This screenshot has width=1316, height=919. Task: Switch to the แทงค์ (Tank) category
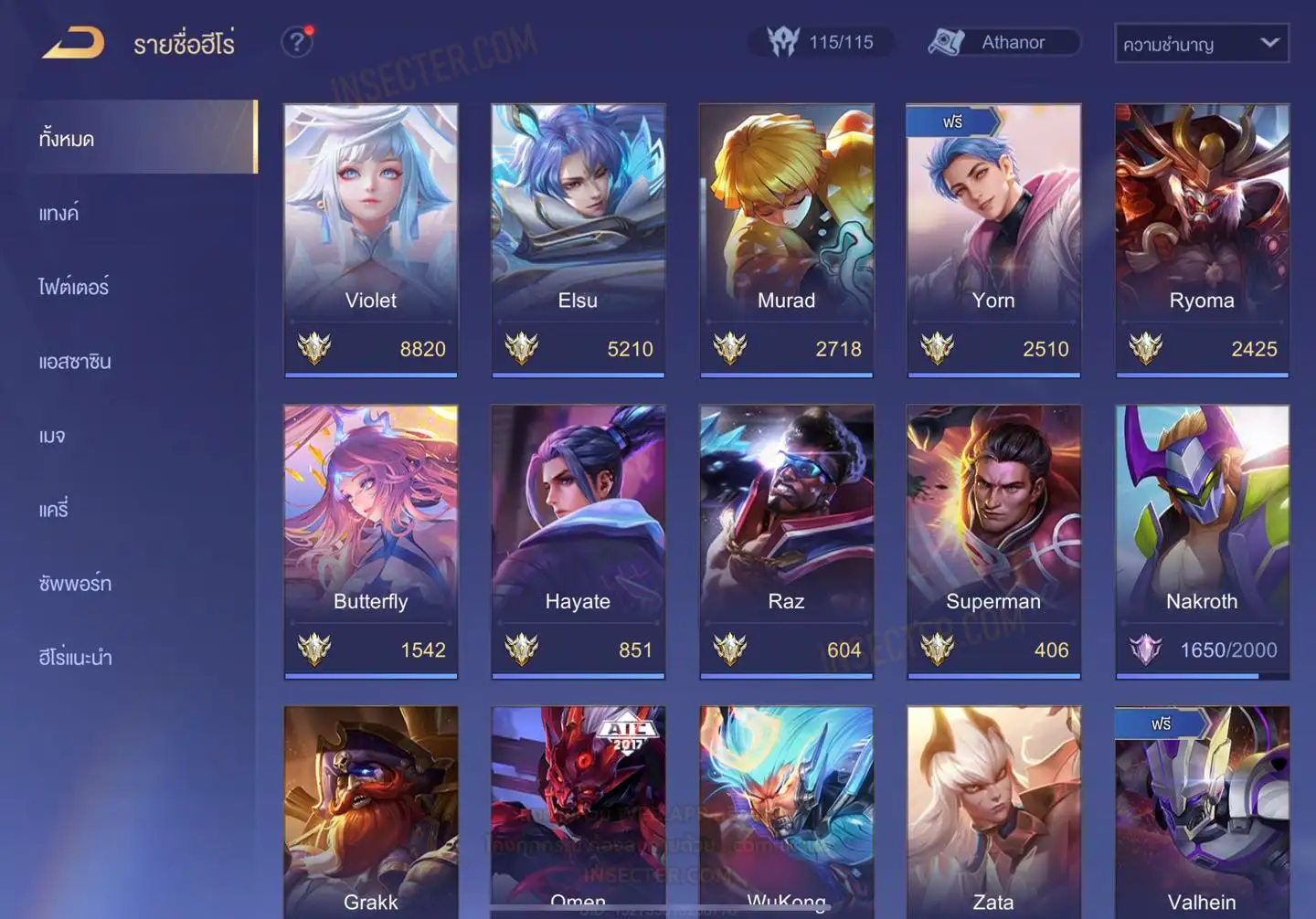click(58, 214)
